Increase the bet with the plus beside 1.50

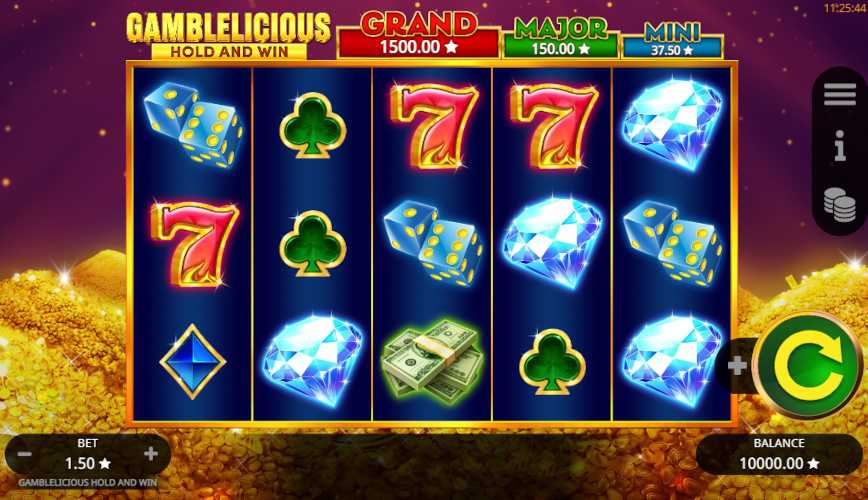click(x=151, y=454)
